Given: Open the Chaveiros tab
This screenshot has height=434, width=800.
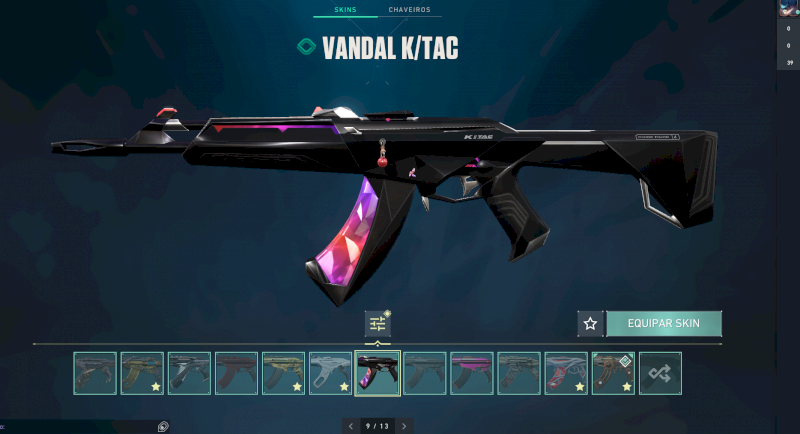Looking at the screenshot, I should (410, 10).
